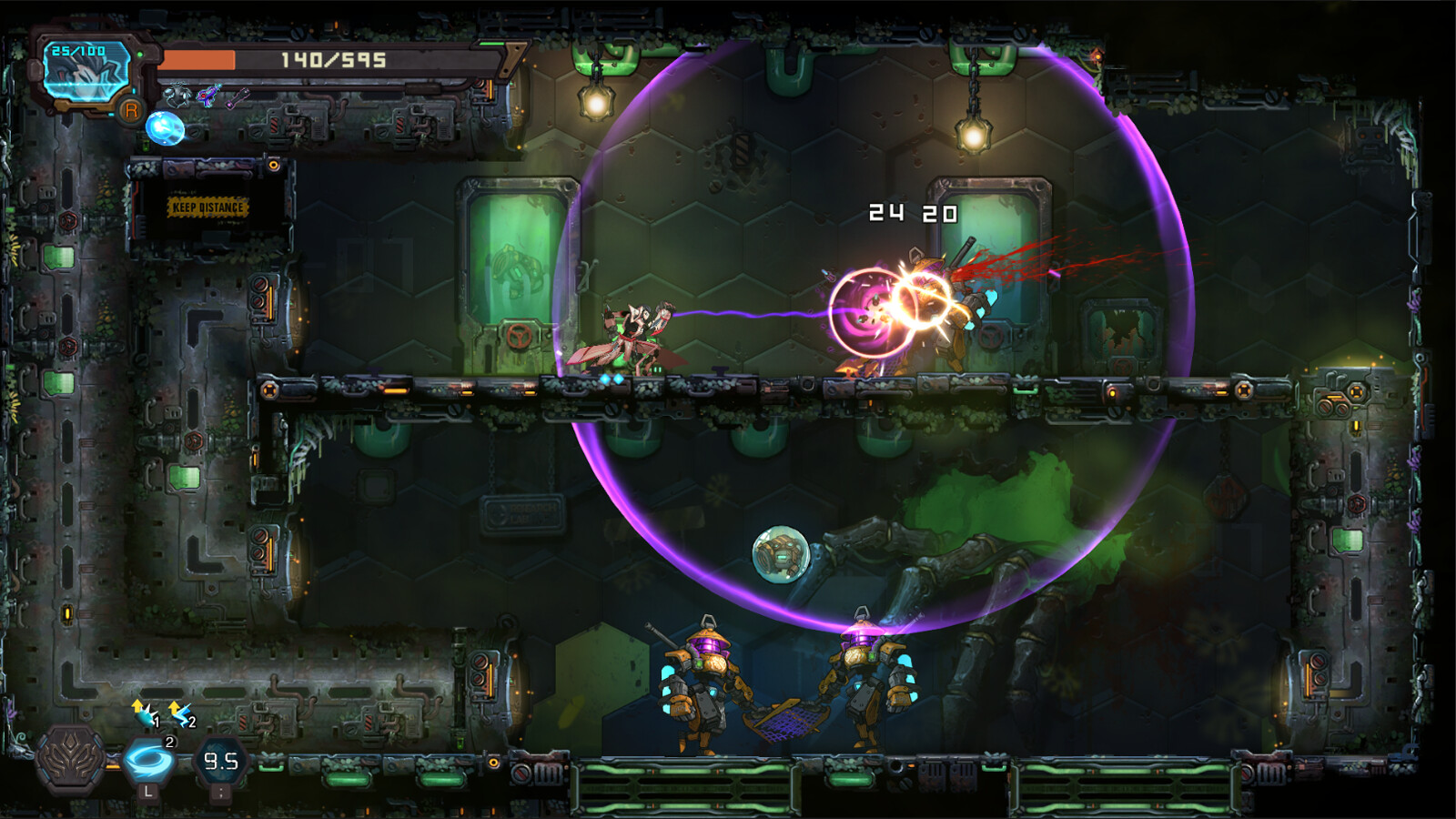Select the purple ray gun icon
The width and height of the screenshot is (1456, 819).
tap(208, 95)
